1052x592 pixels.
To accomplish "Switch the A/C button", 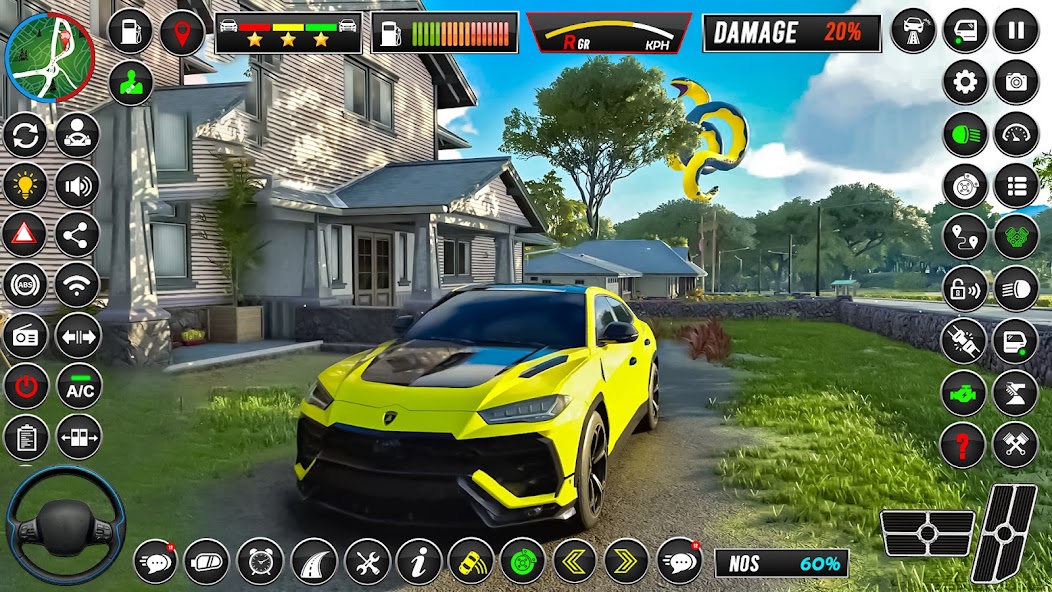I will tap(78, 388).
